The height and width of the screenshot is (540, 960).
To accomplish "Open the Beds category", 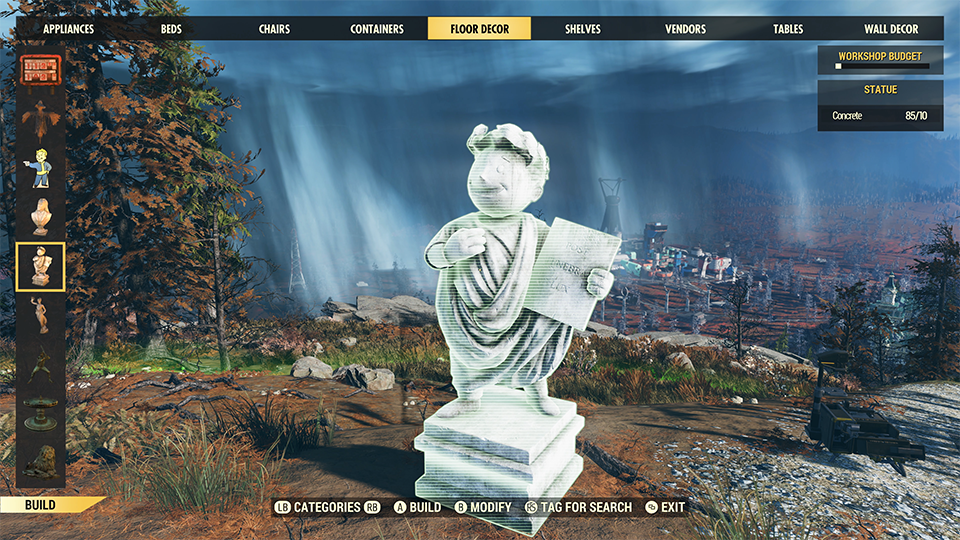I will click(x=171, y=29).
